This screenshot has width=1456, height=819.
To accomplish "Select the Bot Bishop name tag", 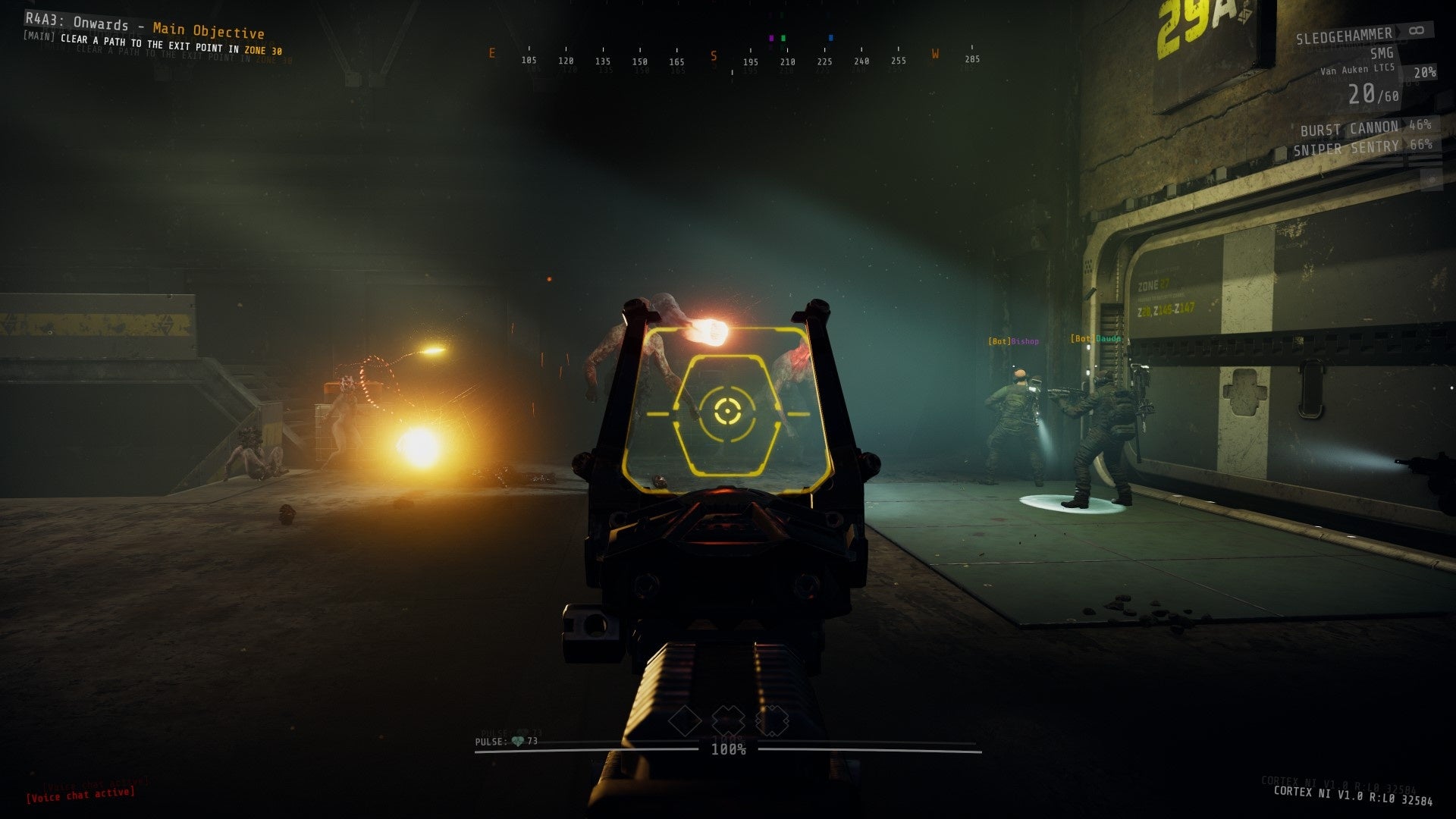I will point(1013,341).
